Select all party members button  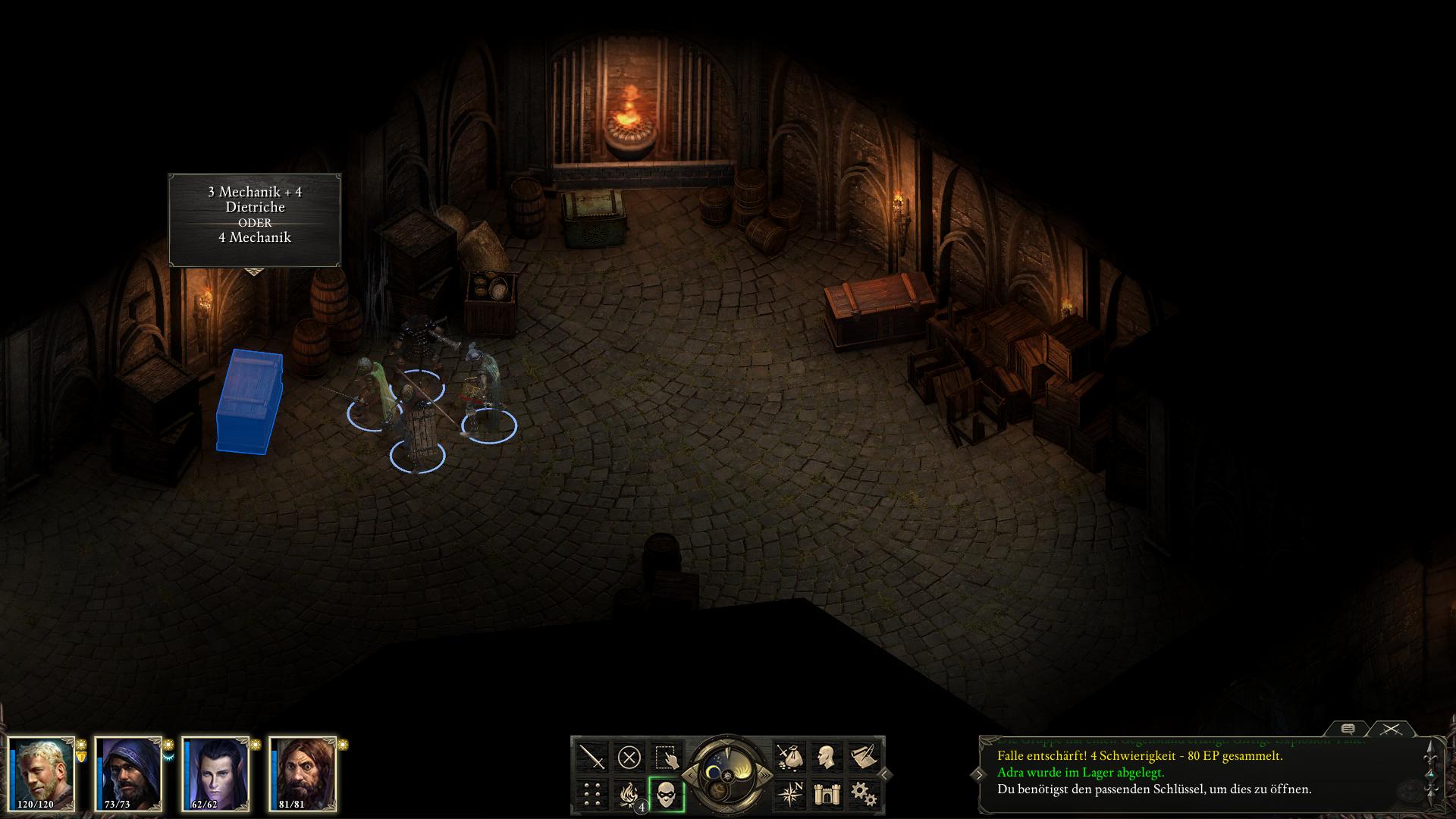tap(666, 757)
